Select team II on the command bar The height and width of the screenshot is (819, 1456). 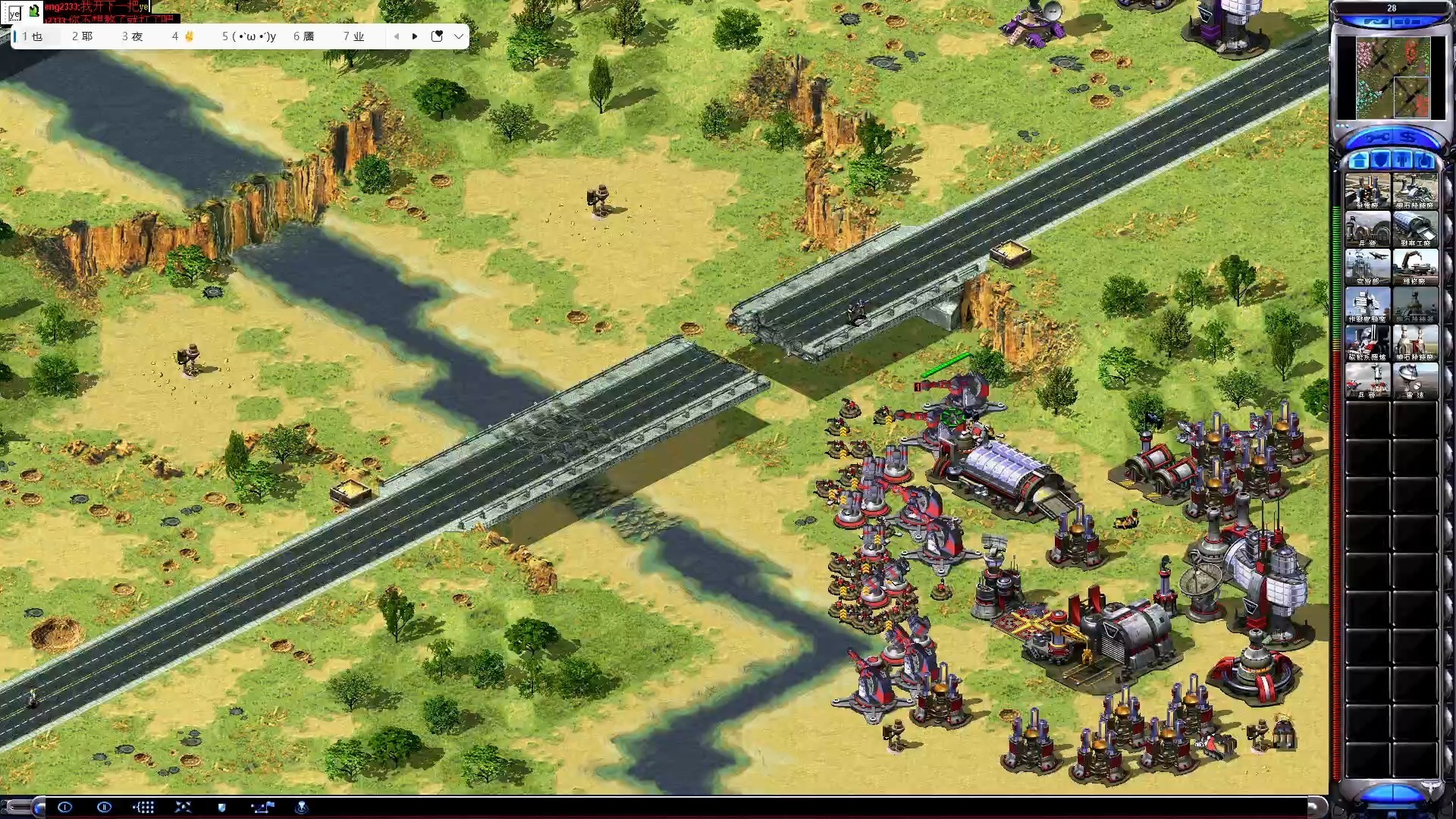pyautogui.click(x=104, y=807)
